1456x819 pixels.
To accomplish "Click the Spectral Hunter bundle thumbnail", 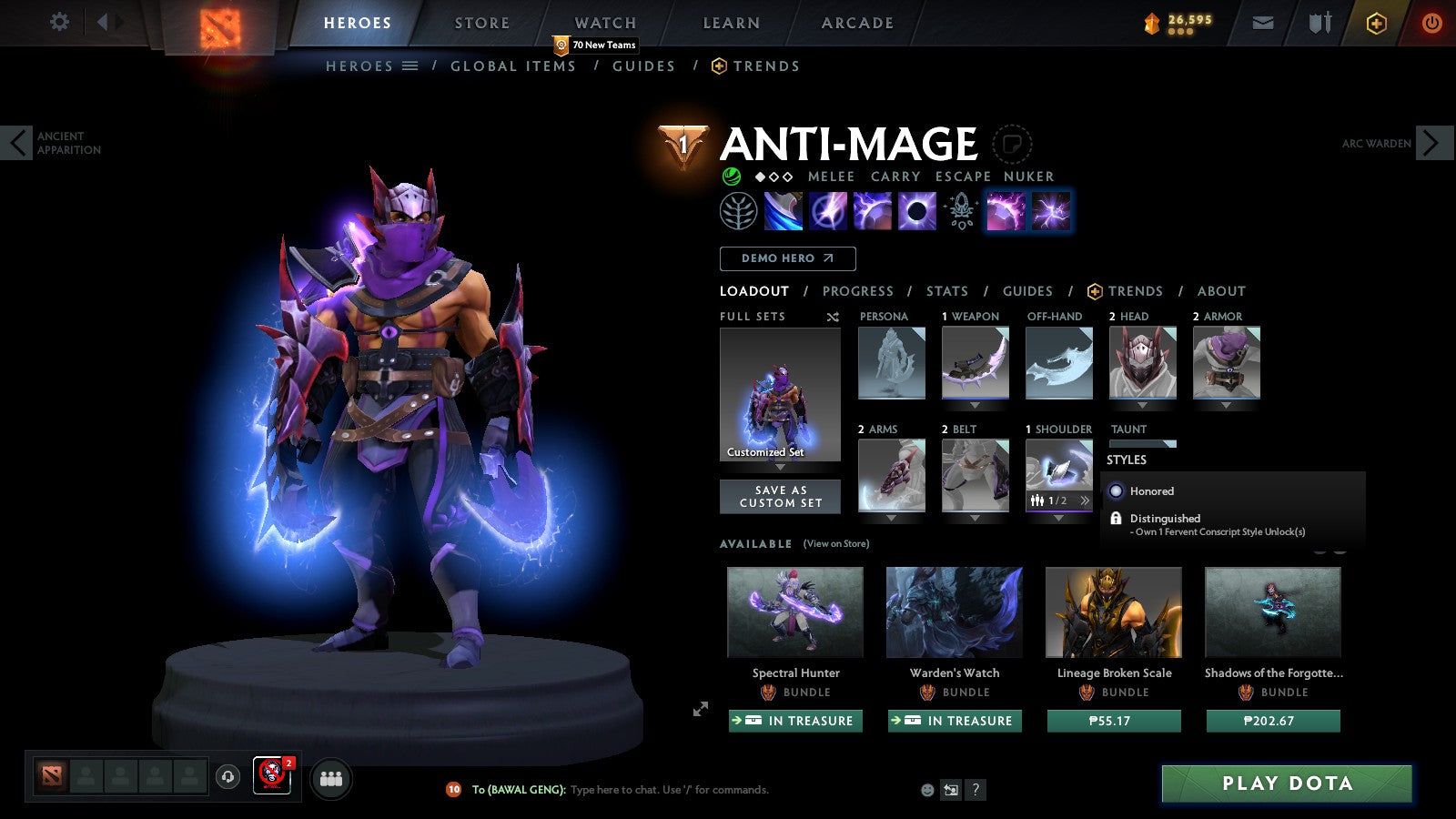I will pos(794,612).
